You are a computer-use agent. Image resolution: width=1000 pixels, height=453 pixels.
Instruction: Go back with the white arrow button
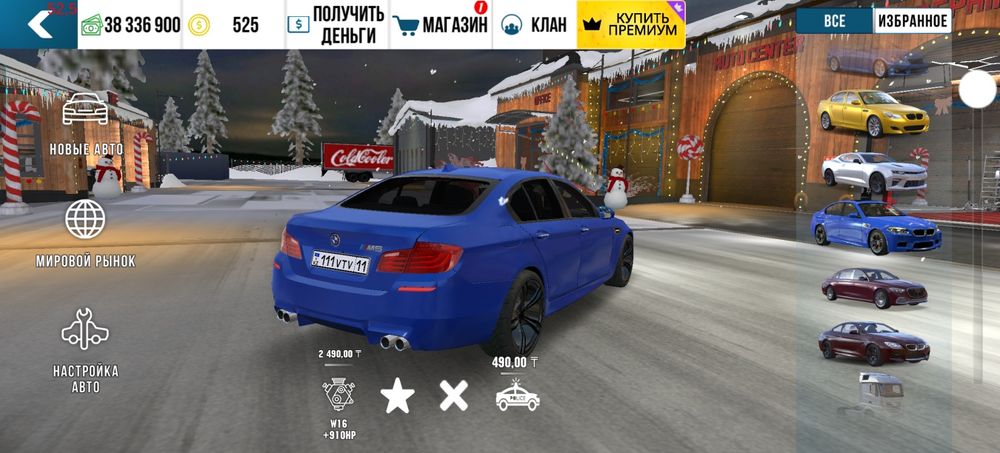pyautogui.click(x=38, y=25)
